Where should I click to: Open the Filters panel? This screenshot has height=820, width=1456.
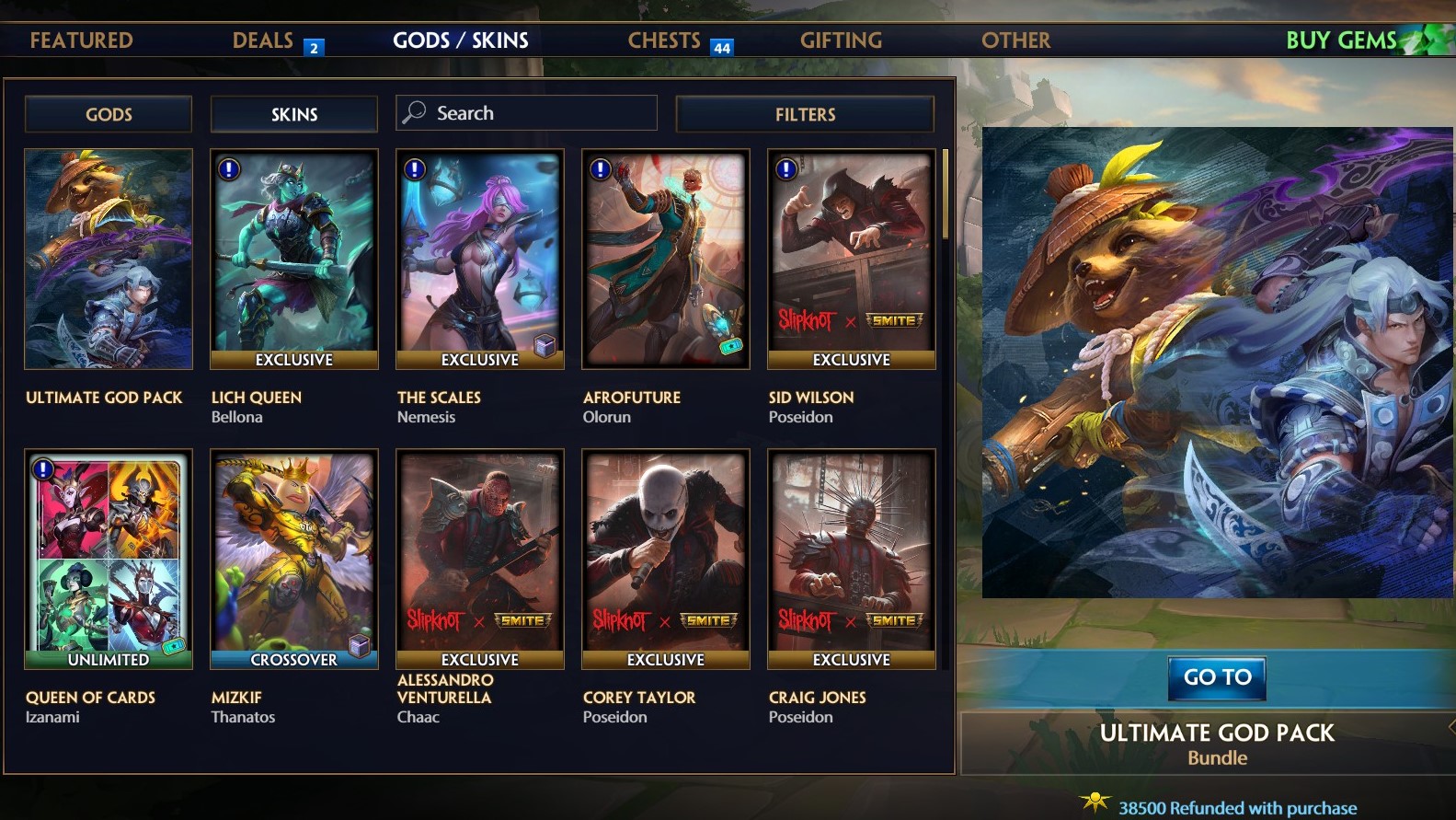click(805, 114)
